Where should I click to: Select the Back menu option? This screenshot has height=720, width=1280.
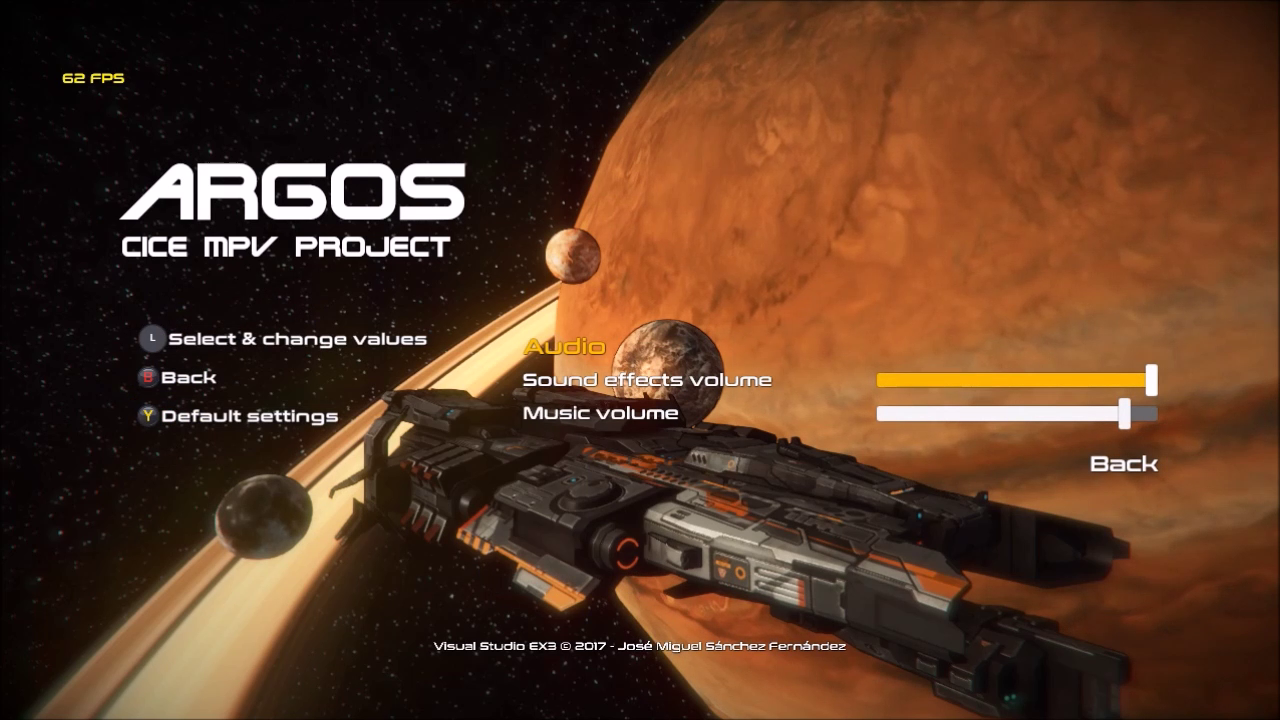pyautogui.click(x=1123, y=463)
